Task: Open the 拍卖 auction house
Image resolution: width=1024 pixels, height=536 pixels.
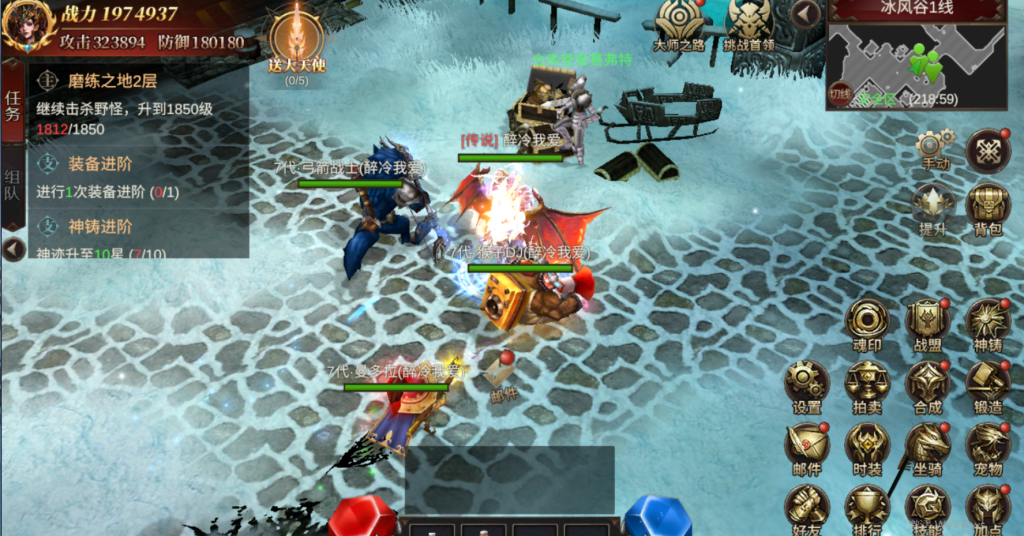Action: (x=866, y=385)
